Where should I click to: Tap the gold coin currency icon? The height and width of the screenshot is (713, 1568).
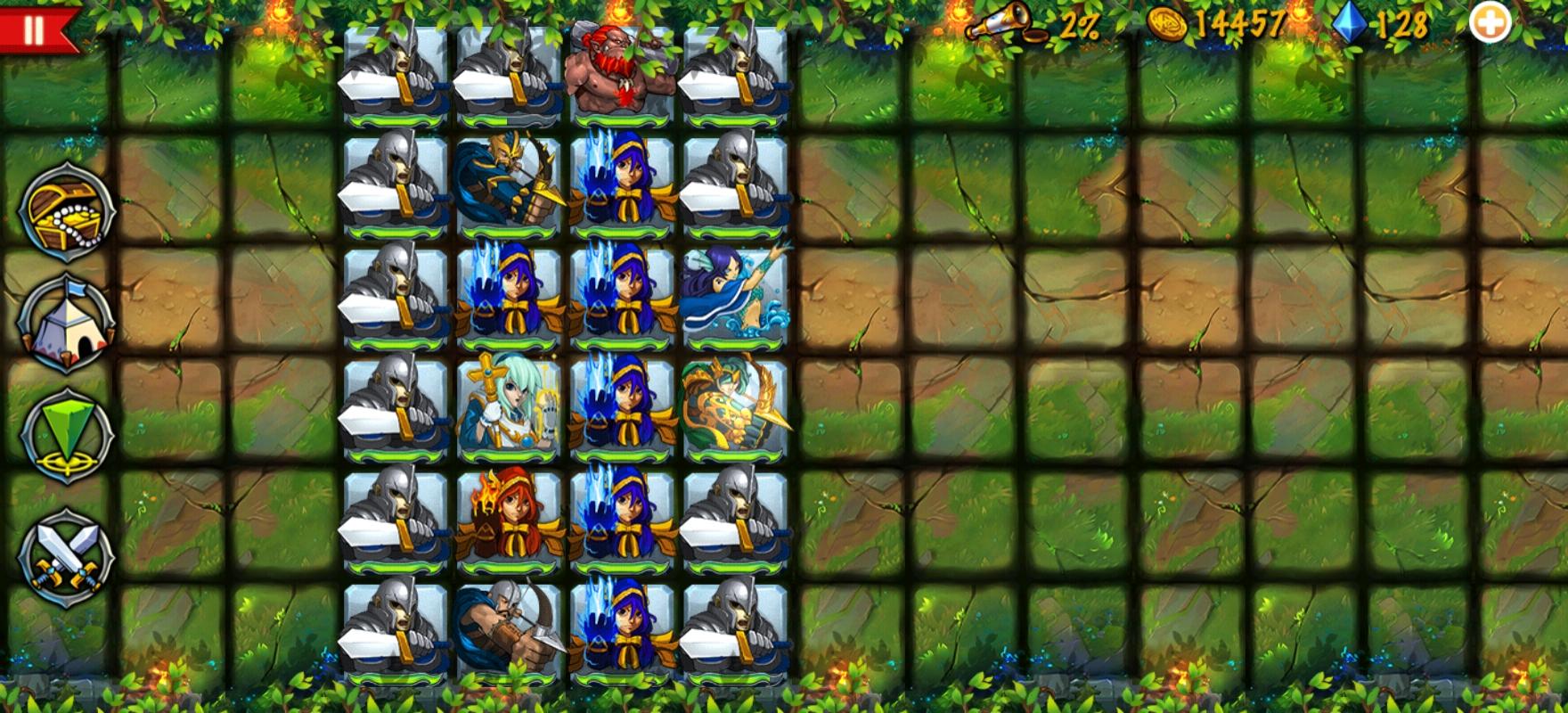click(x=1167, y=25)
